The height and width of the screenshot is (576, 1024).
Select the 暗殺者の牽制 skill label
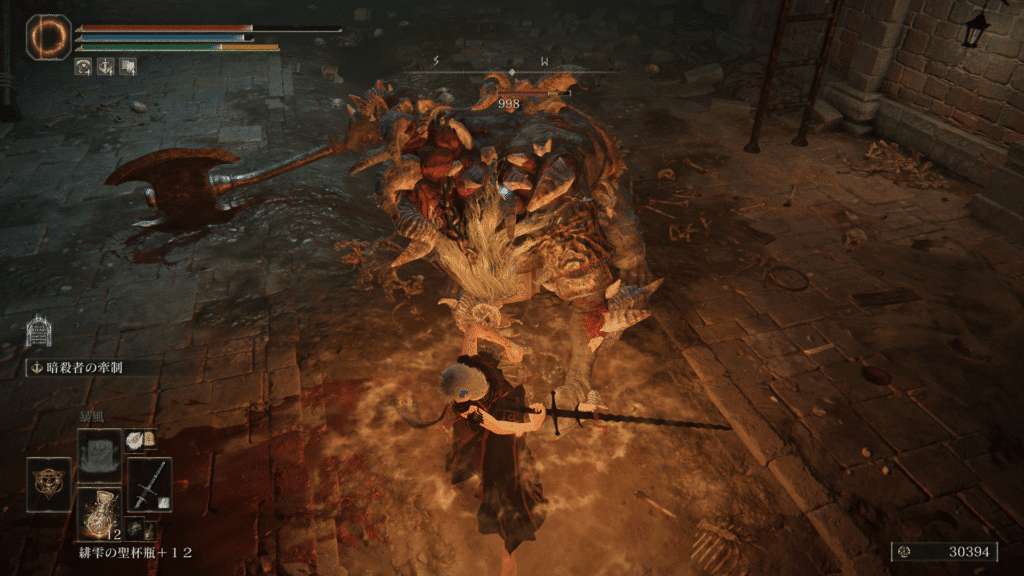(x=88, y=367)
